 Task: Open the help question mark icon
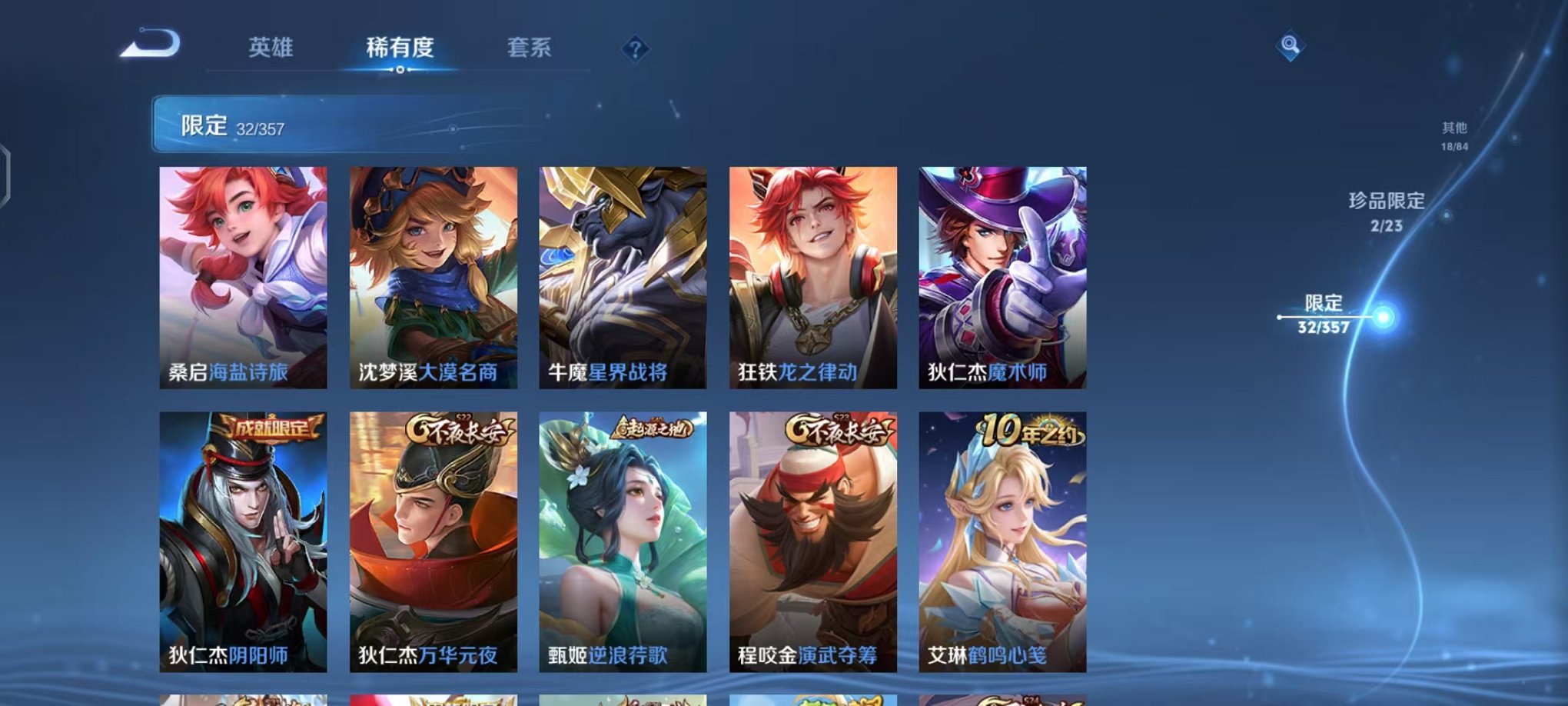point(633,51)
